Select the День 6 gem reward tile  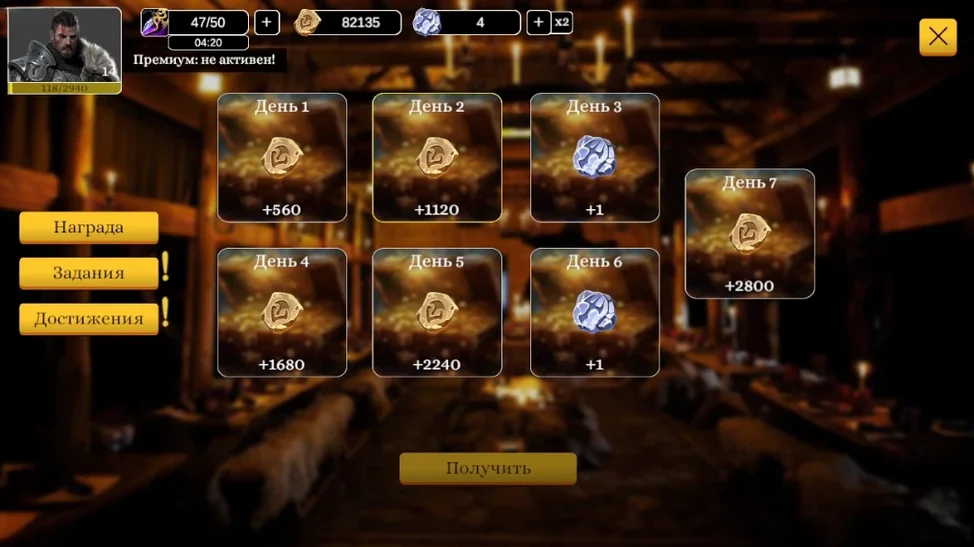[x=594, y=312]
